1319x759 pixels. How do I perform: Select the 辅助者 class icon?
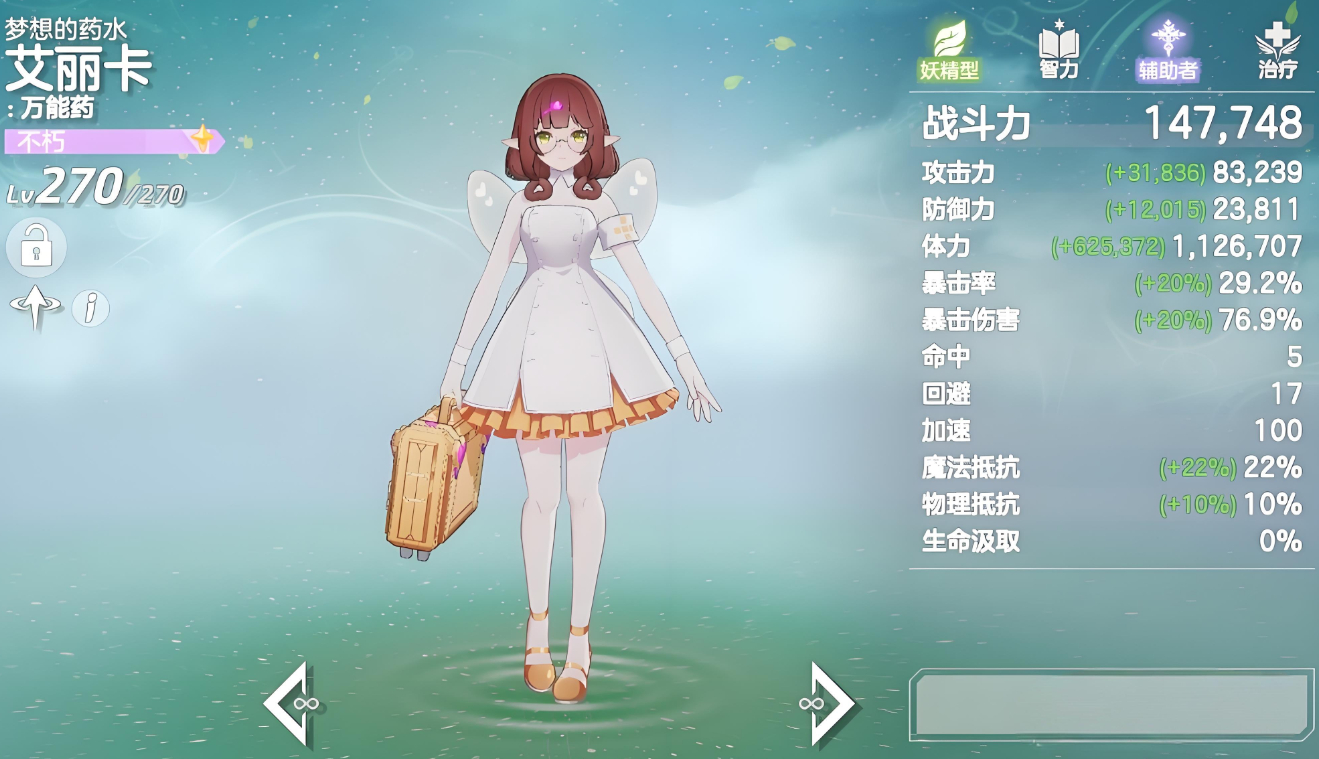1167,49
